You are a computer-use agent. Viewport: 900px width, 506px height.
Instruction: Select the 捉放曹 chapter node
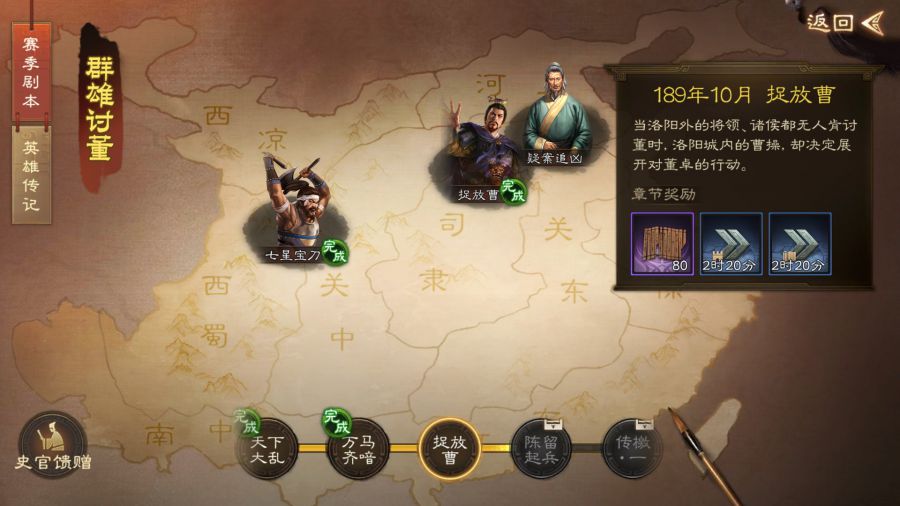point(449,448)
